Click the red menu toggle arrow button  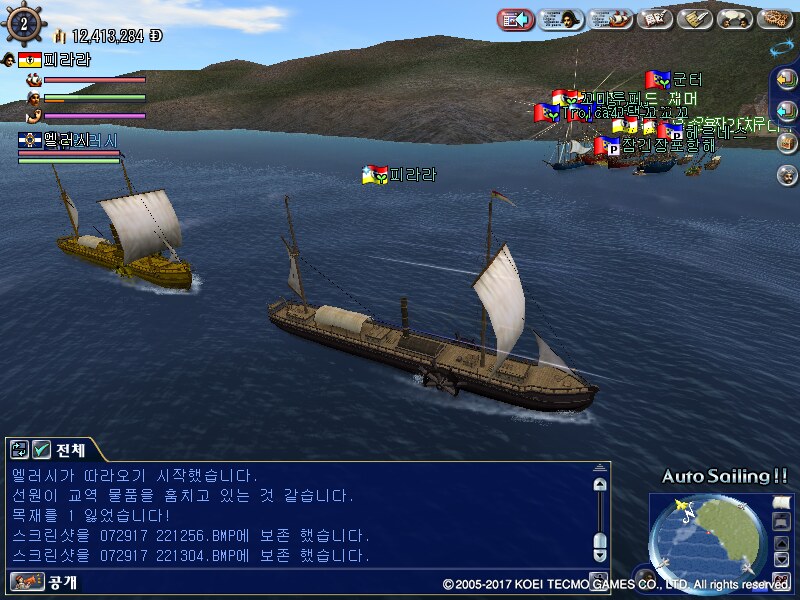click(514, 19)
